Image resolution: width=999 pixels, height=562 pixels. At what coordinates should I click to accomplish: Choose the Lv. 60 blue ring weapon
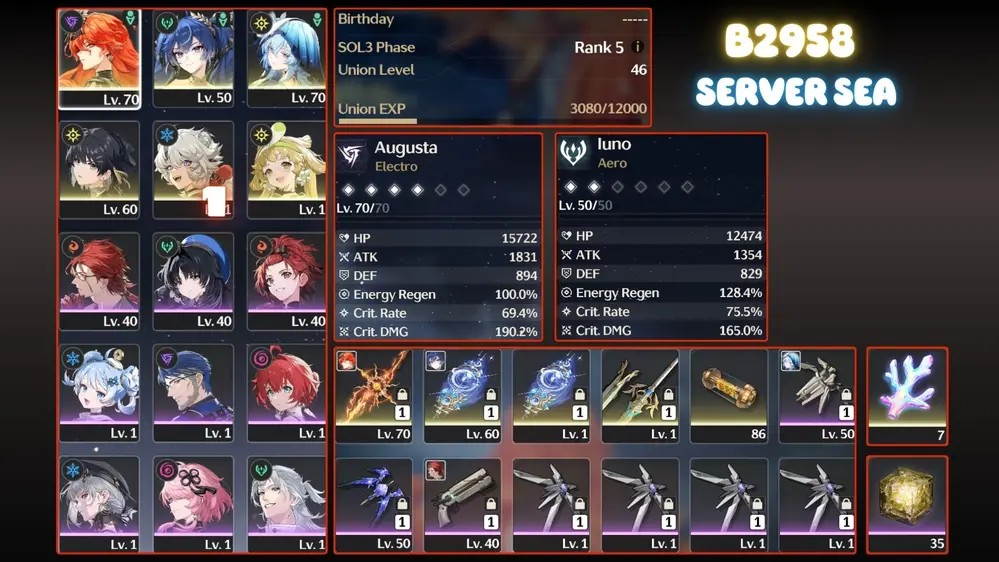tap(462, 395)
